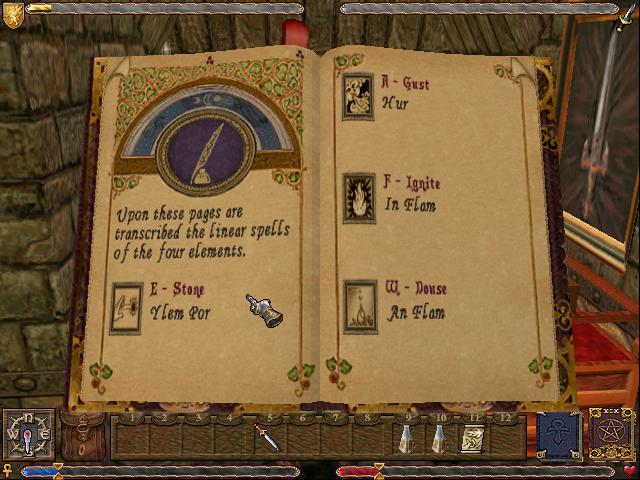Click the pentagram spellbook icon
The height and width of the screenshot is (480, 640).
click(x=612, y=436)
